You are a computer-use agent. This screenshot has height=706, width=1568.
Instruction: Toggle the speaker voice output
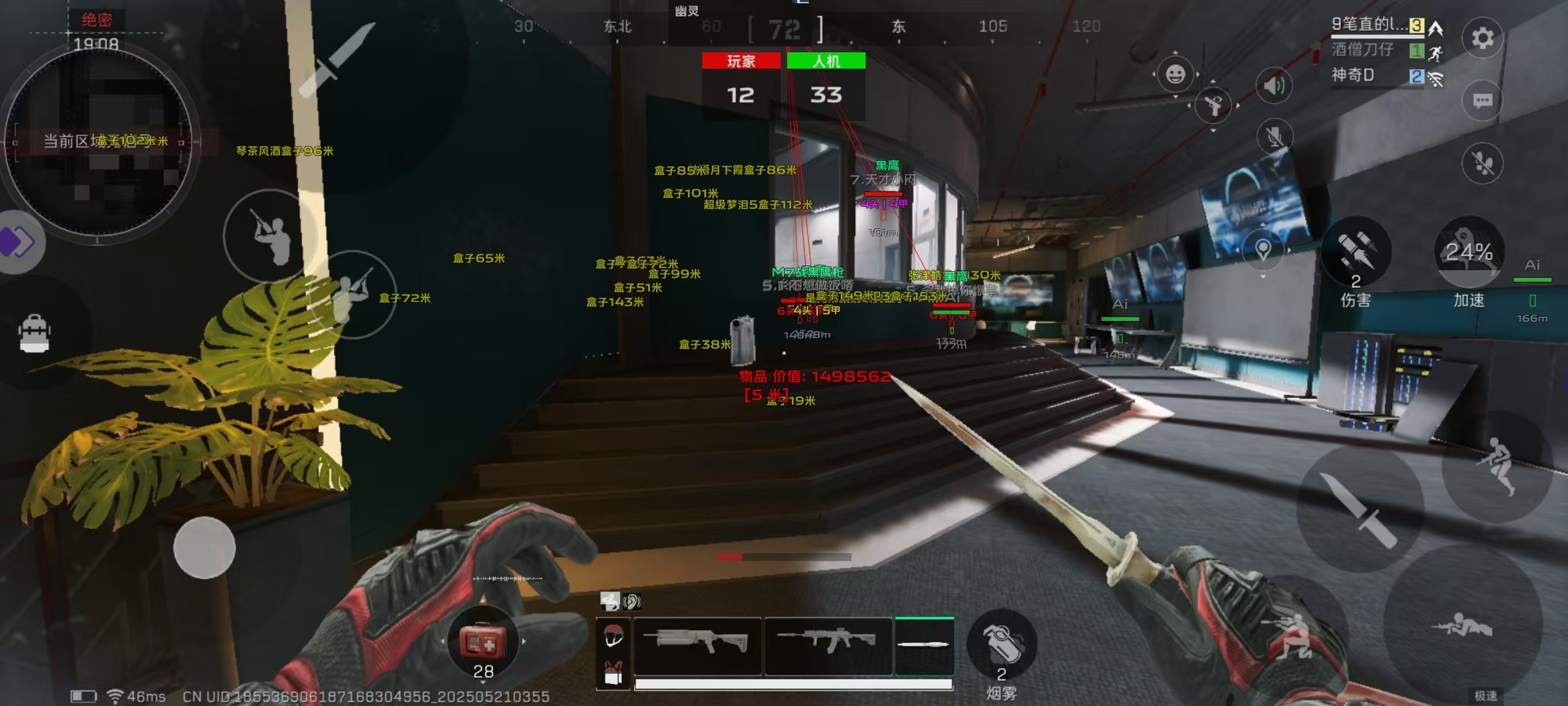click(1273, 85)
